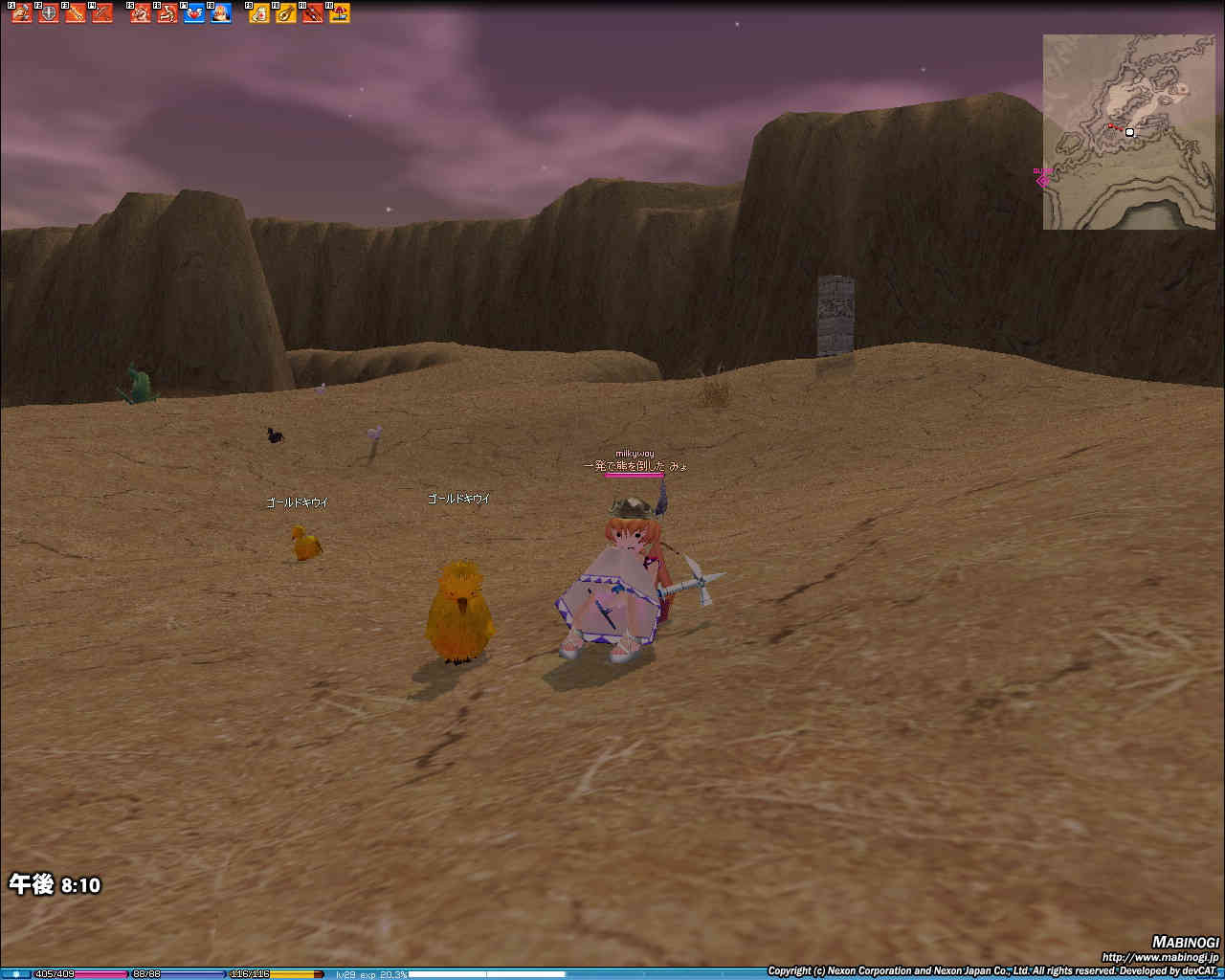Activate the F5 fighter figure skill

coord(141,13)
